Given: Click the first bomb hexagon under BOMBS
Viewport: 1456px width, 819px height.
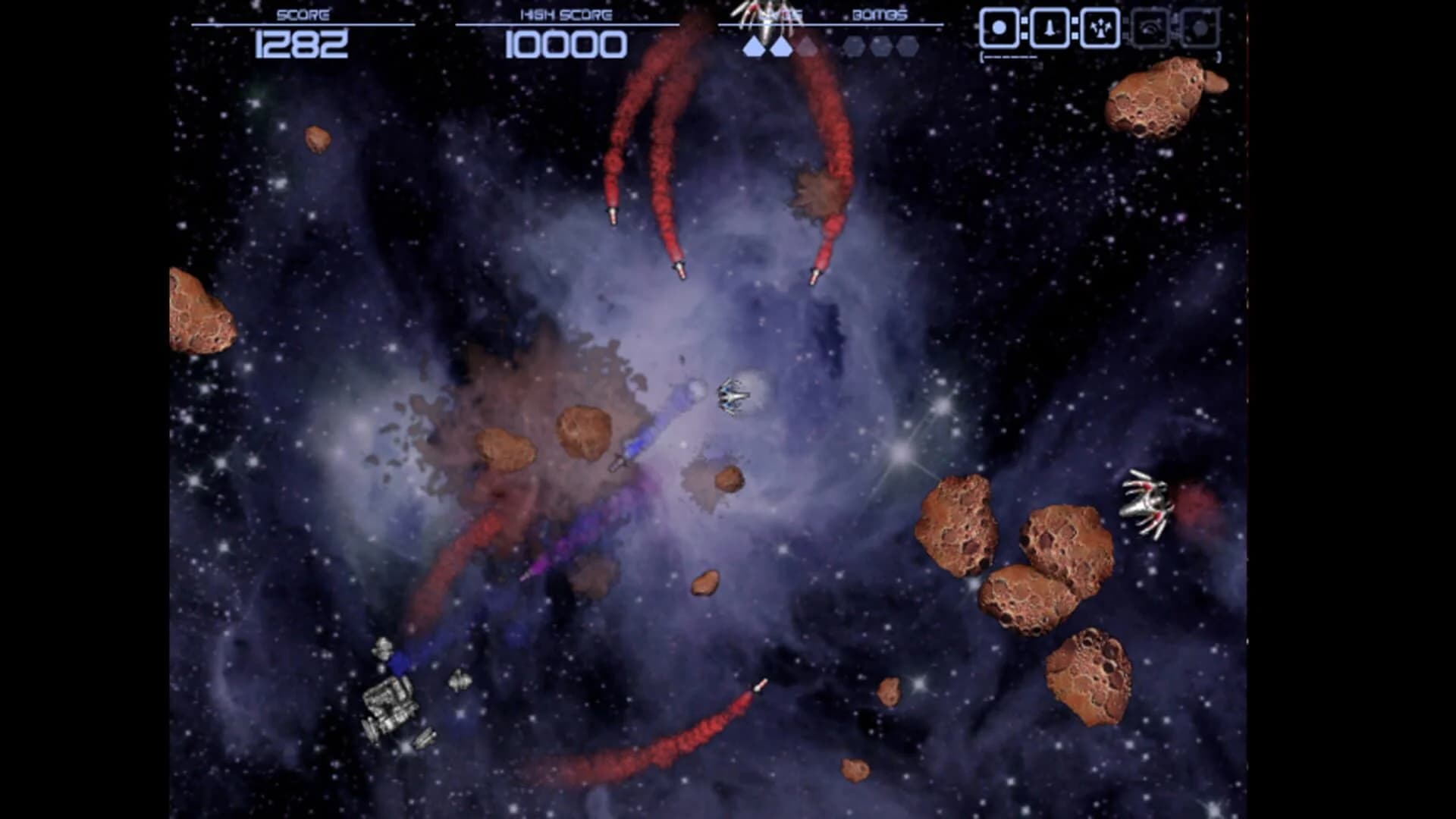Looking at the screenshot, I should (x=852, y=45).
